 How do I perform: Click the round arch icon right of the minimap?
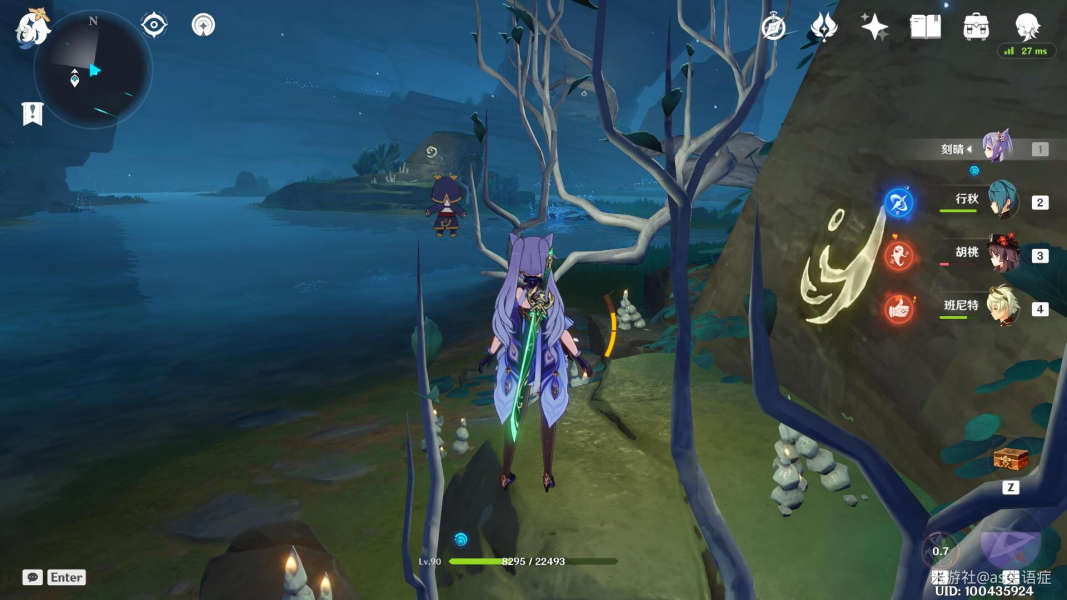(203, 24)
